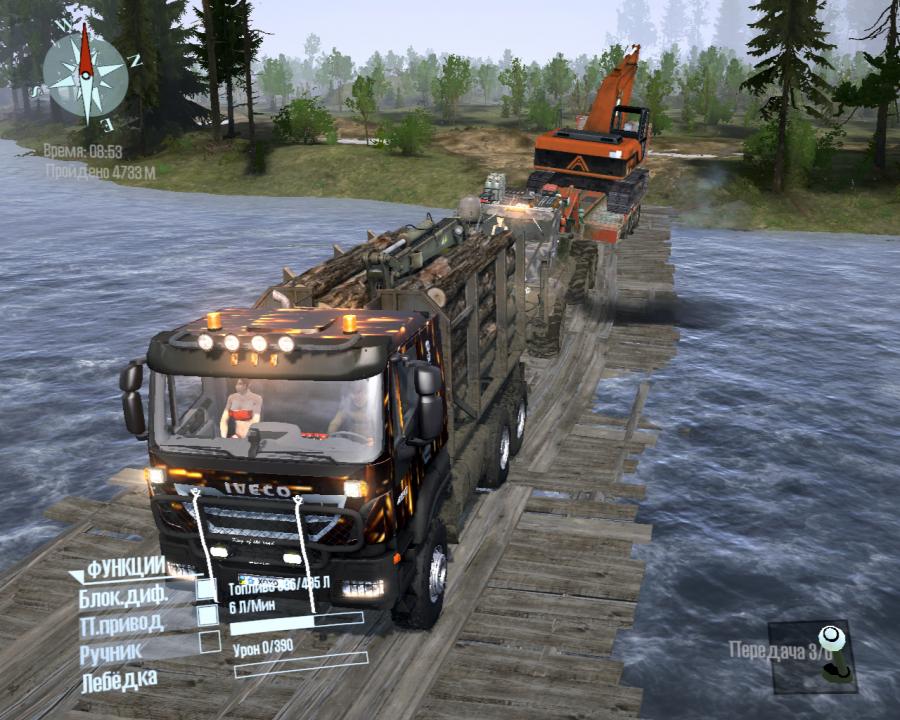900x720 pixels.
Task: Toggle the Блок.диф. differential lock checkbox
Action: (x=207, y=590)
